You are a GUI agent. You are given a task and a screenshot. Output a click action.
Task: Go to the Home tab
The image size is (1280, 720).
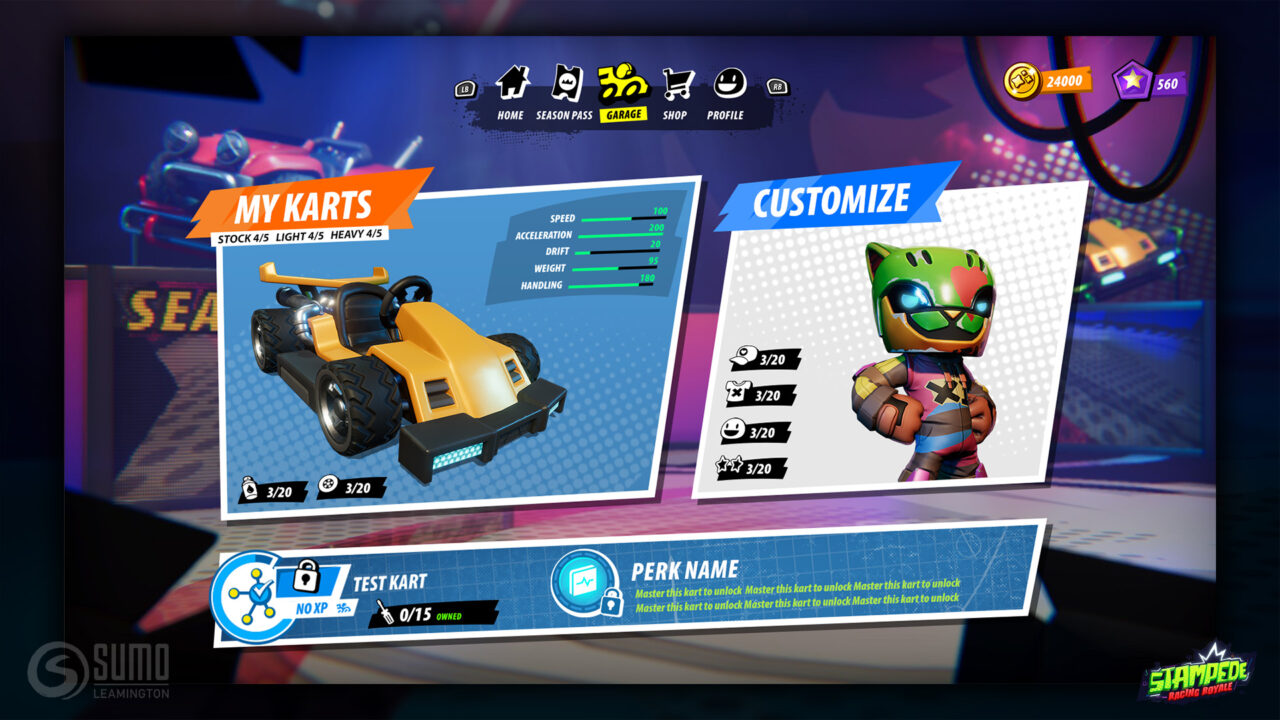click(511, 91)
